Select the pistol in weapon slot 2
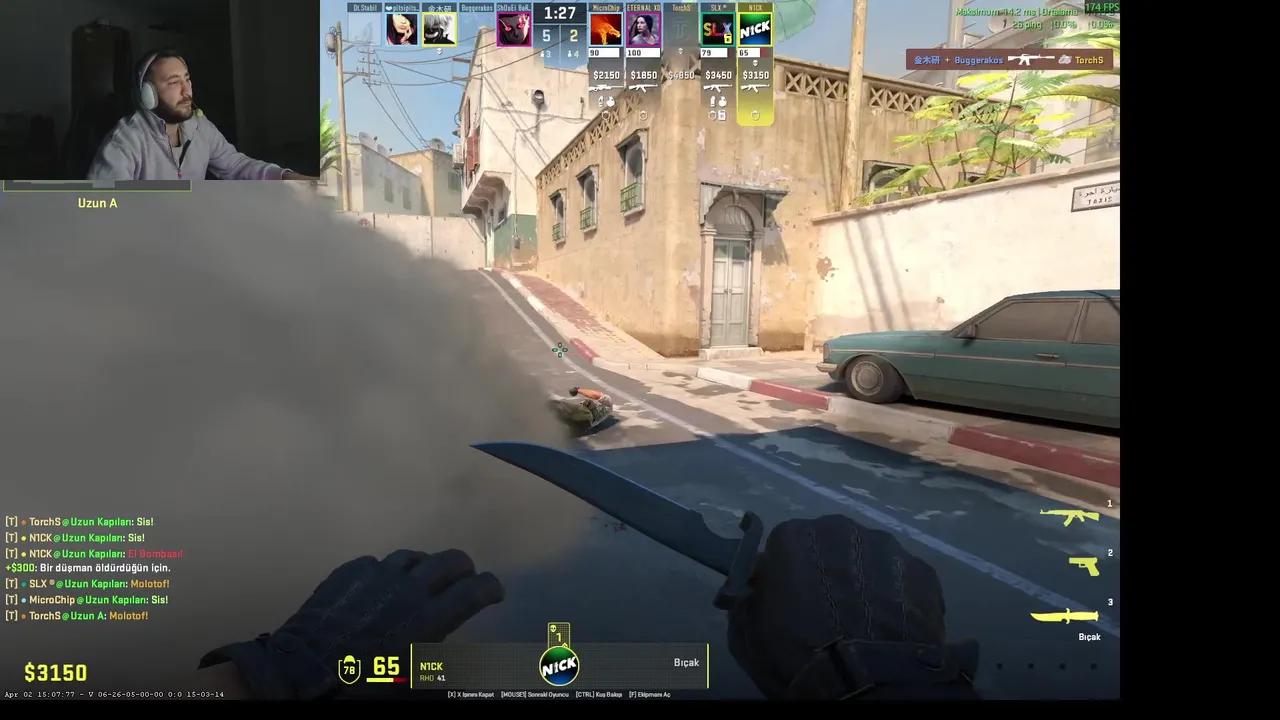The width and height of the screenshot is (1280, 720). pos(1084,566)
